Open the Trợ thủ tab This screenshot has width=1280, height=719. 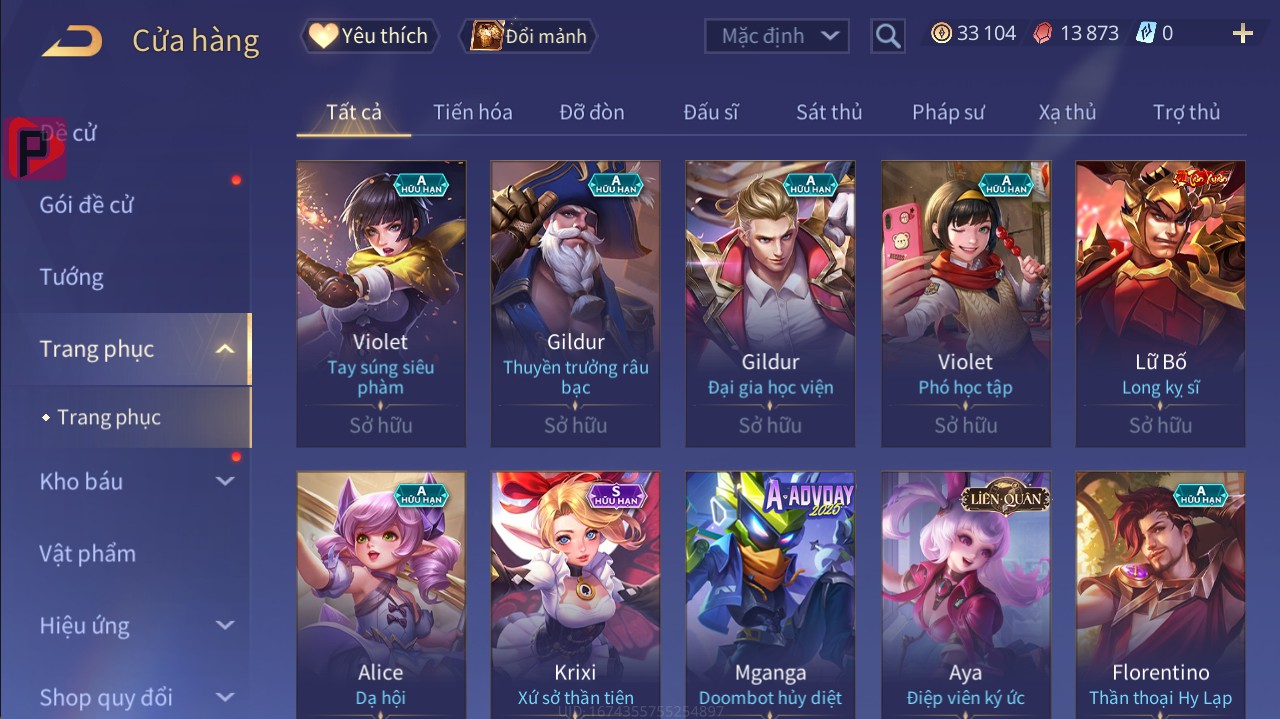1186,112
